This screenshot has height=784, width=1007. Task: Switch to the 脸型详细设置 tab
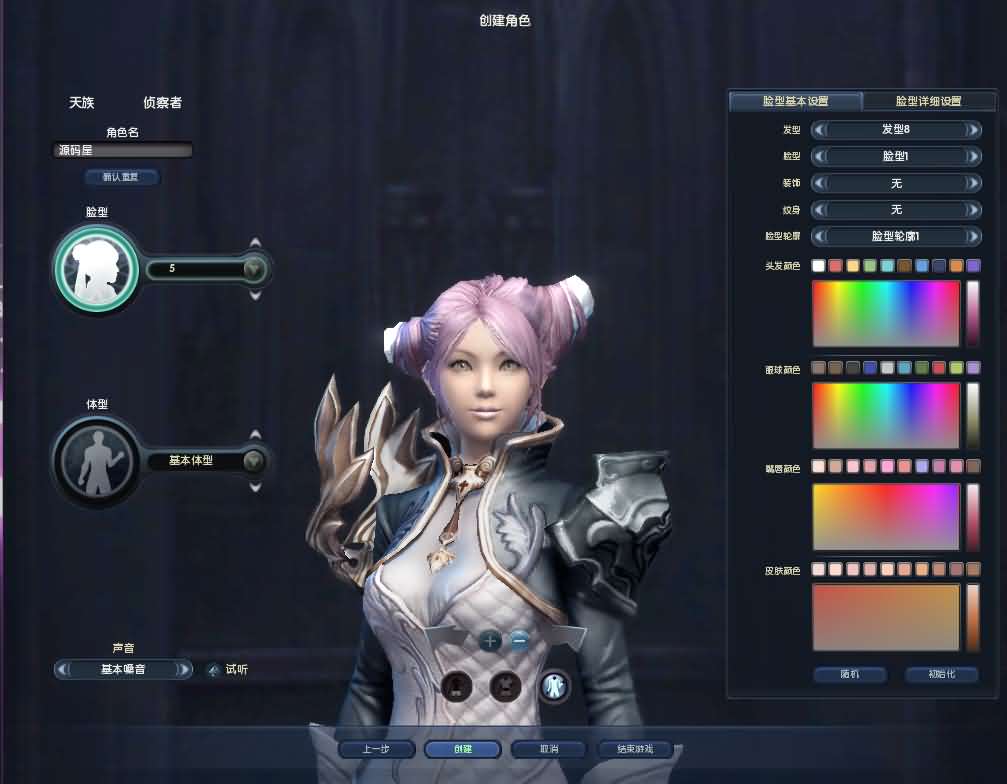pyautogui.click(x=928, y=101)
